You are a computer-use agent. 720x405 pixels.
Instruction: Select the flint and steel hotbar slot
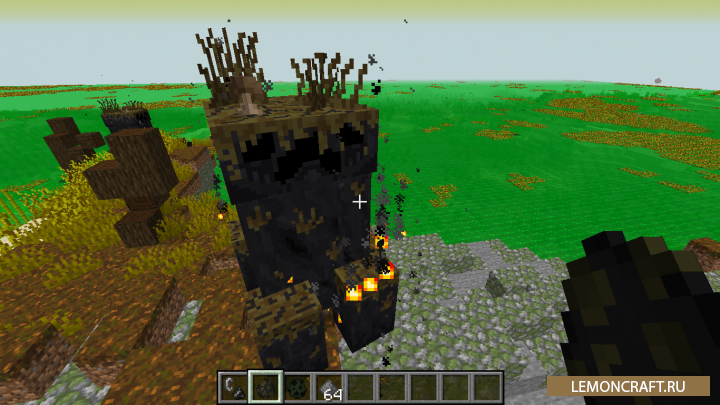point(233,387)
